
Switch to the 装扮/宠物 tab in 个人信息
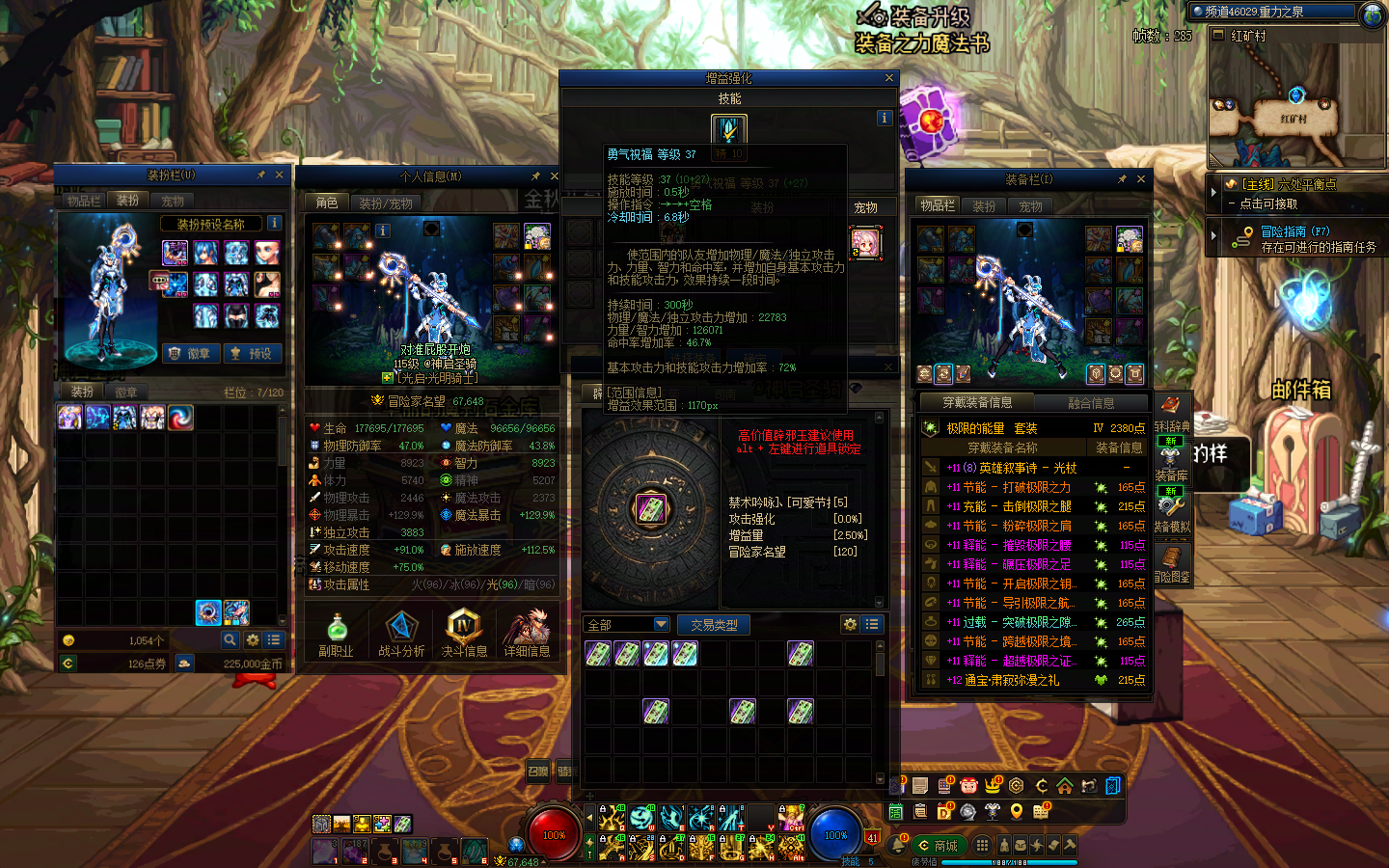[x=386, y=203]
